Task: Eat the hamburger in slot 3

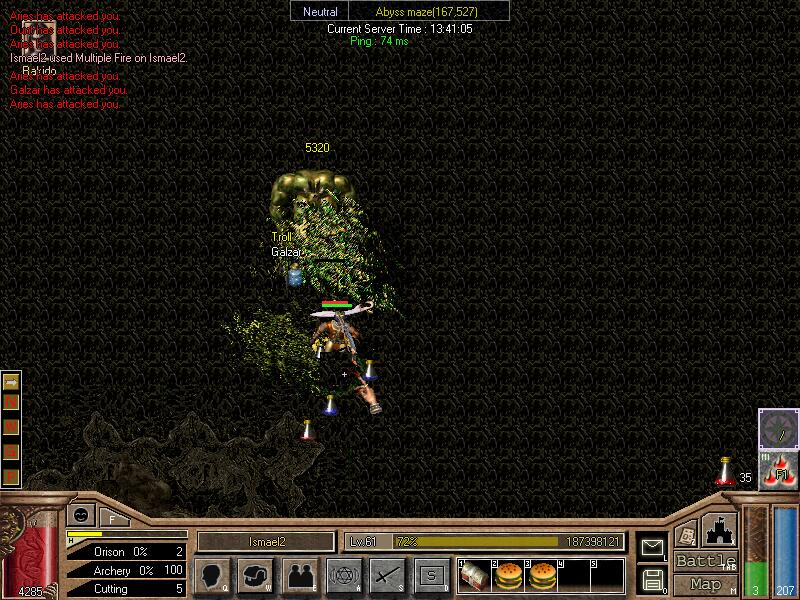Action: coord(543,575)
